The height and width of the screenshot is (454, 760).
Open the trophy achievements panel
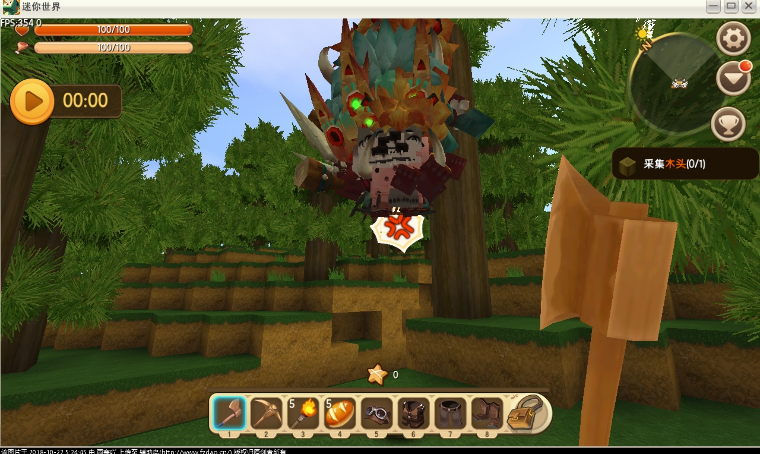pos(728,123)
